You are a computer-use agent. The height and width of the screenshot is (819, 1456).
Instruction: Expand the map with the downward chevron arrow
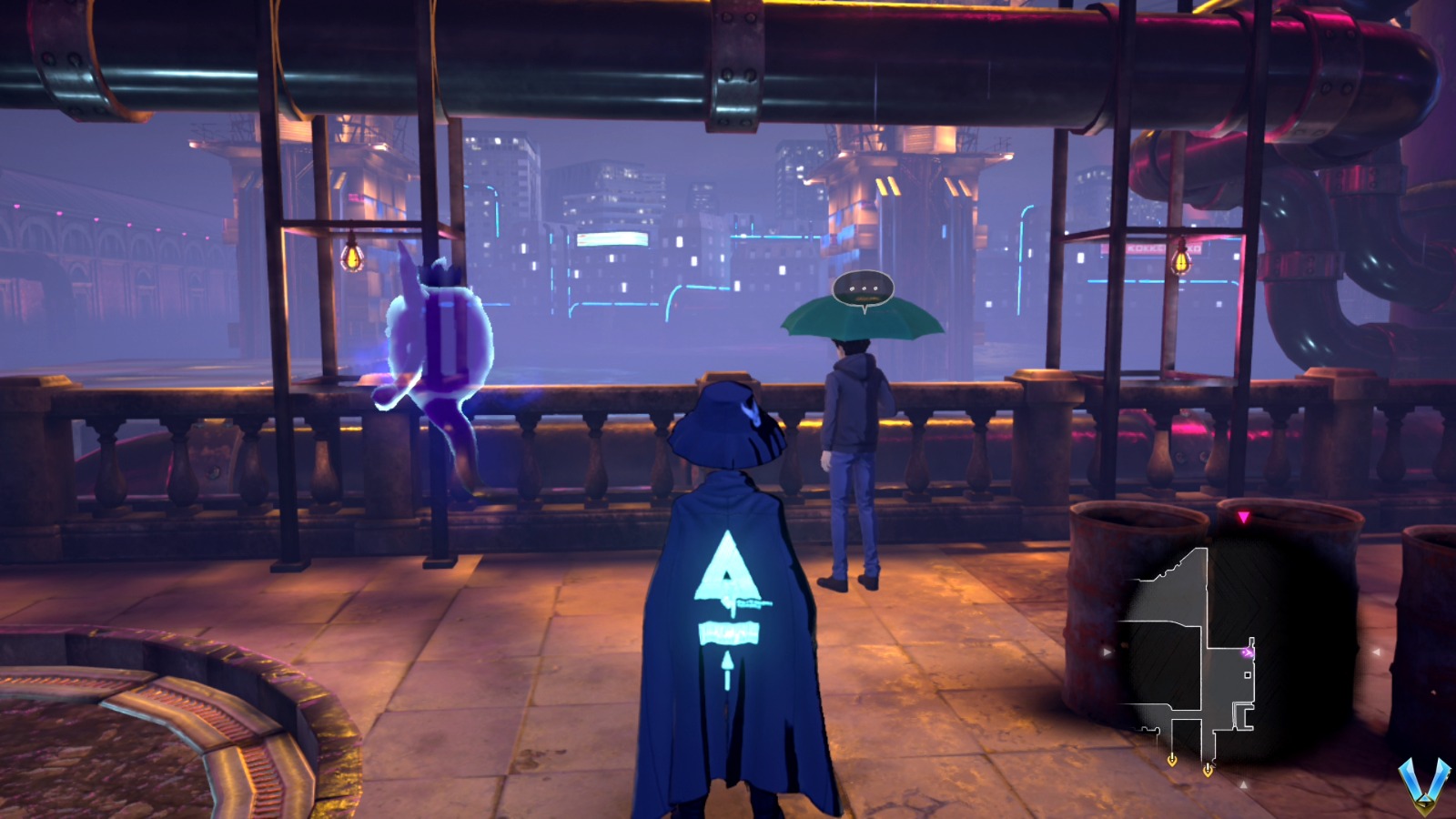click(1243, 784)
